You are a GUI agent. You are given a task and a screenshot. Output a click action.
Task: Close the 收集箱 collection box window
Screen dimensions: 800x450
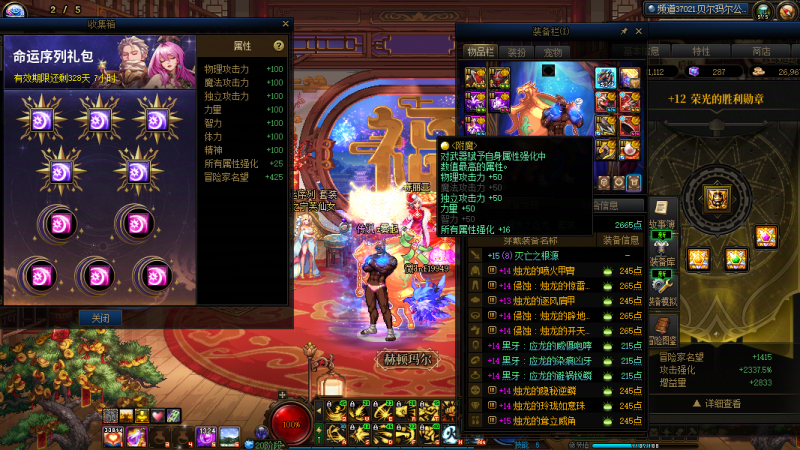285,24
